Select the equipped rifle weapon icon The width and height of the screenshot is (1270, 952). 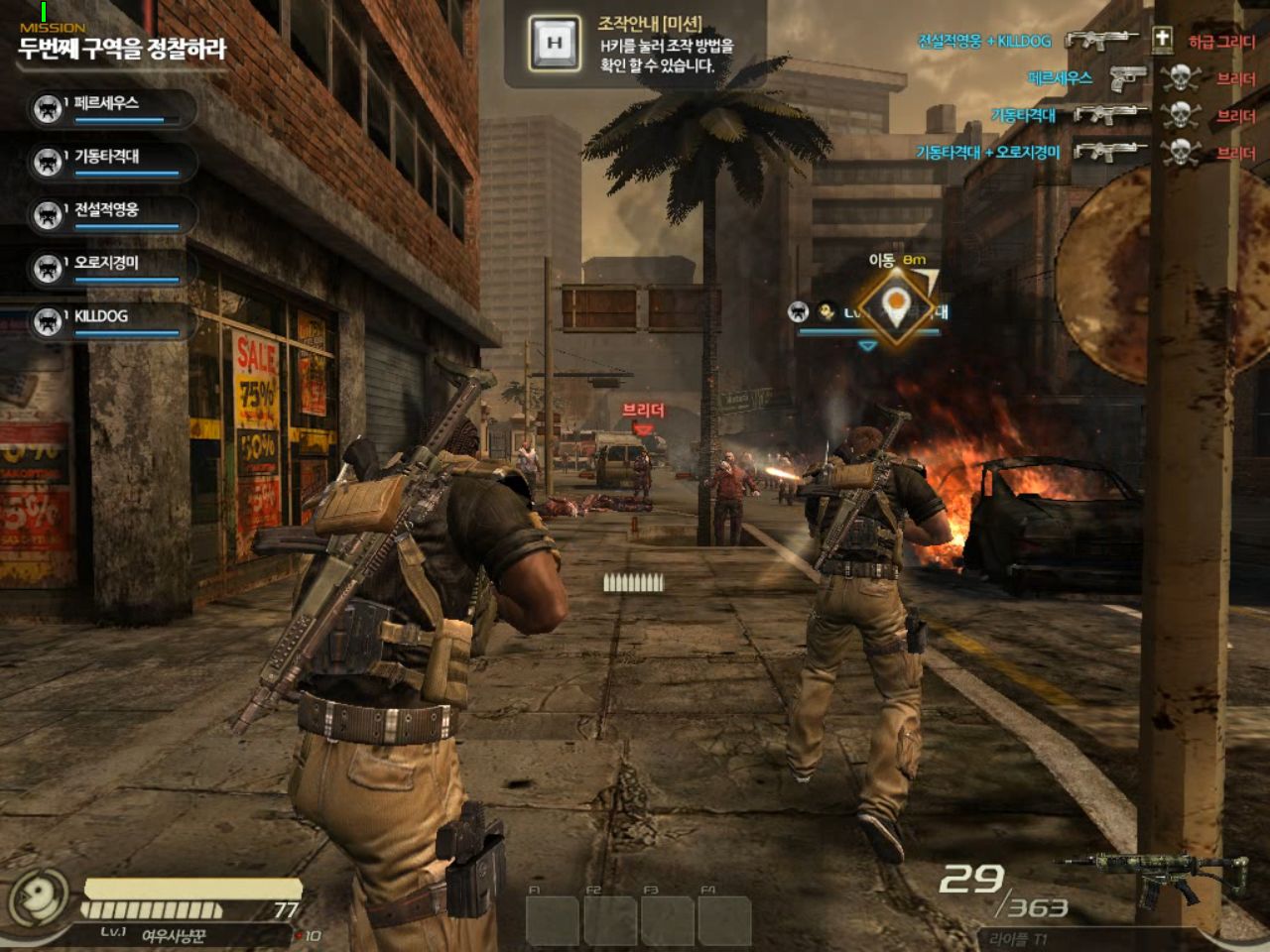click(x=1156, y=880)
